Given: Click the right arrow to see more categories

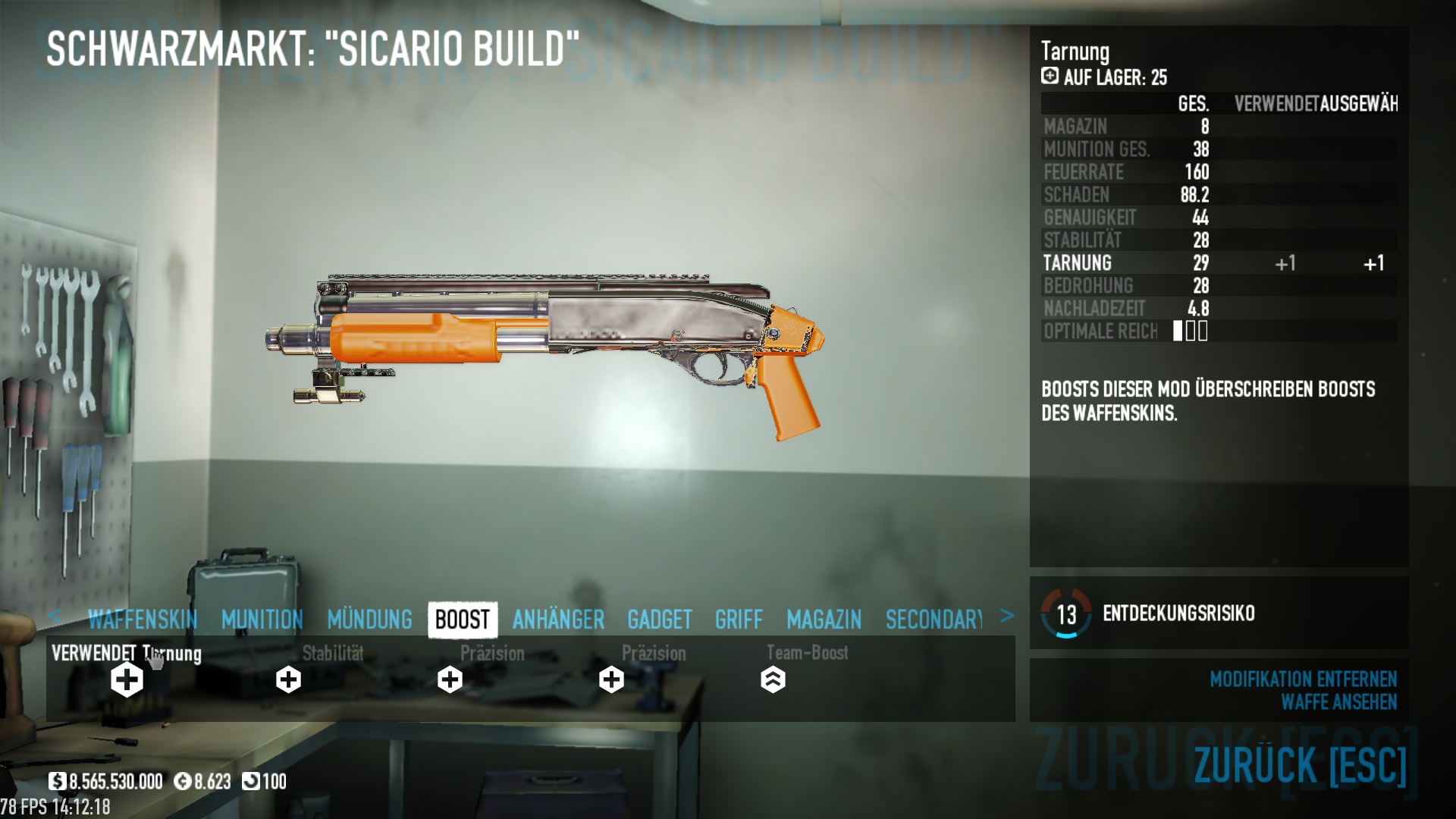Looking at the screenshot, I should [1006, 616].
